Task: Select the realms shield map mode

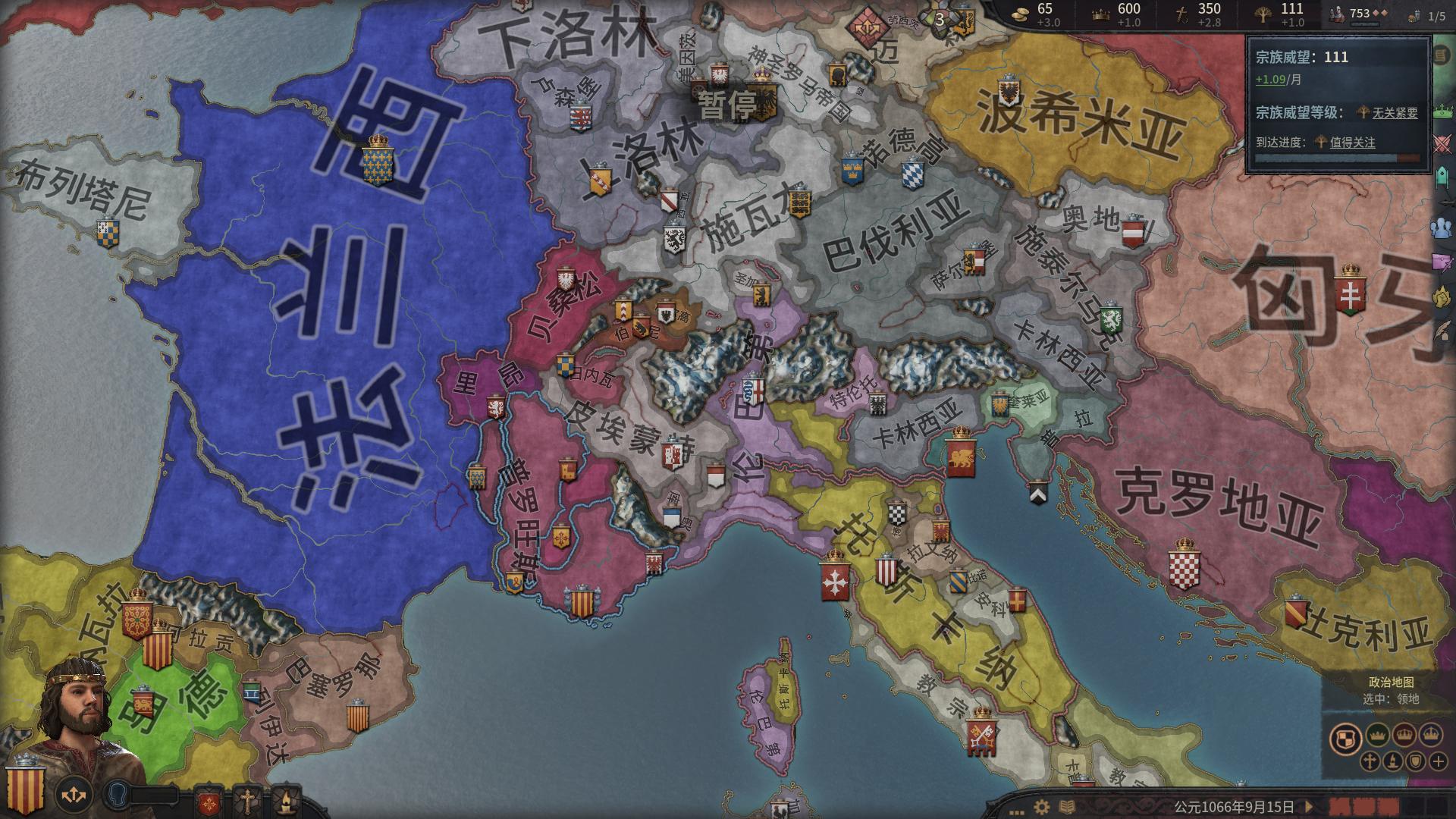Action: click(x=1345, y=739)
